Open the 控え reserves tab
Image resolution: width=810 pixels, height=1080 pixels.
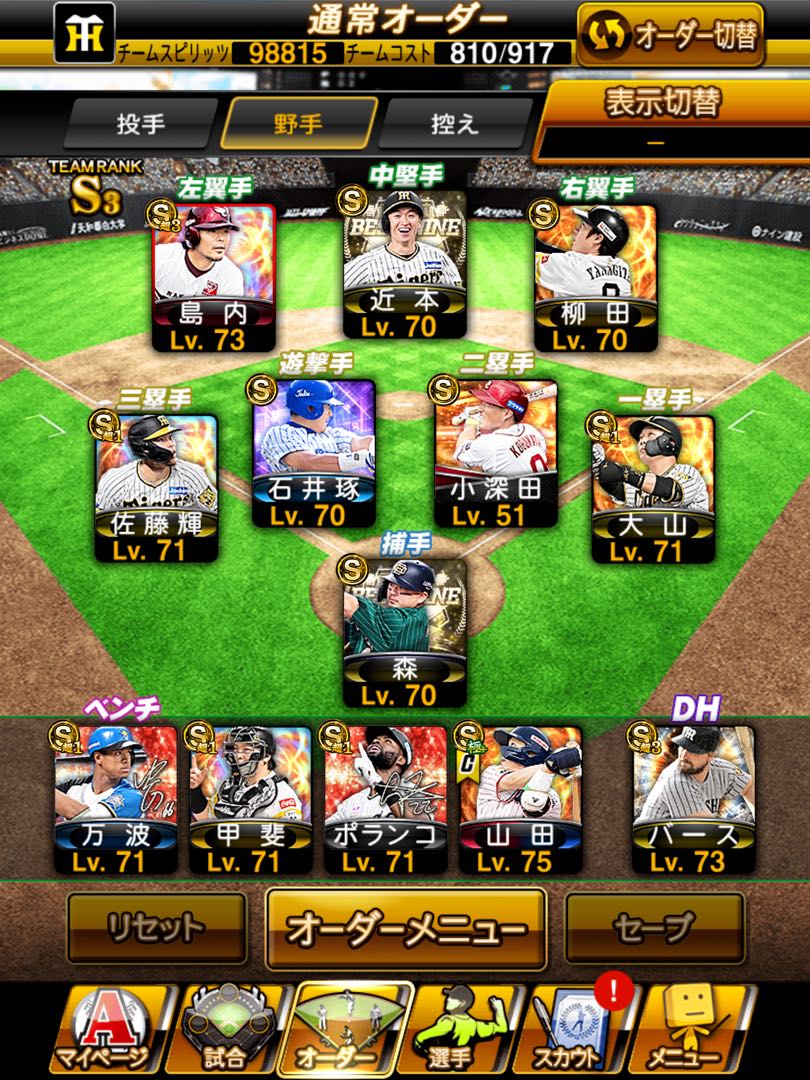[x=455, y=125]
